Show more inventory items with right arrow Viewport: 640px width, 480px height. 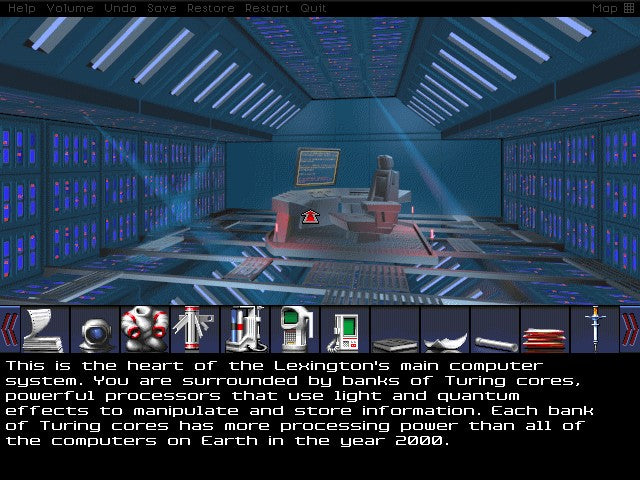coord(630,329)
